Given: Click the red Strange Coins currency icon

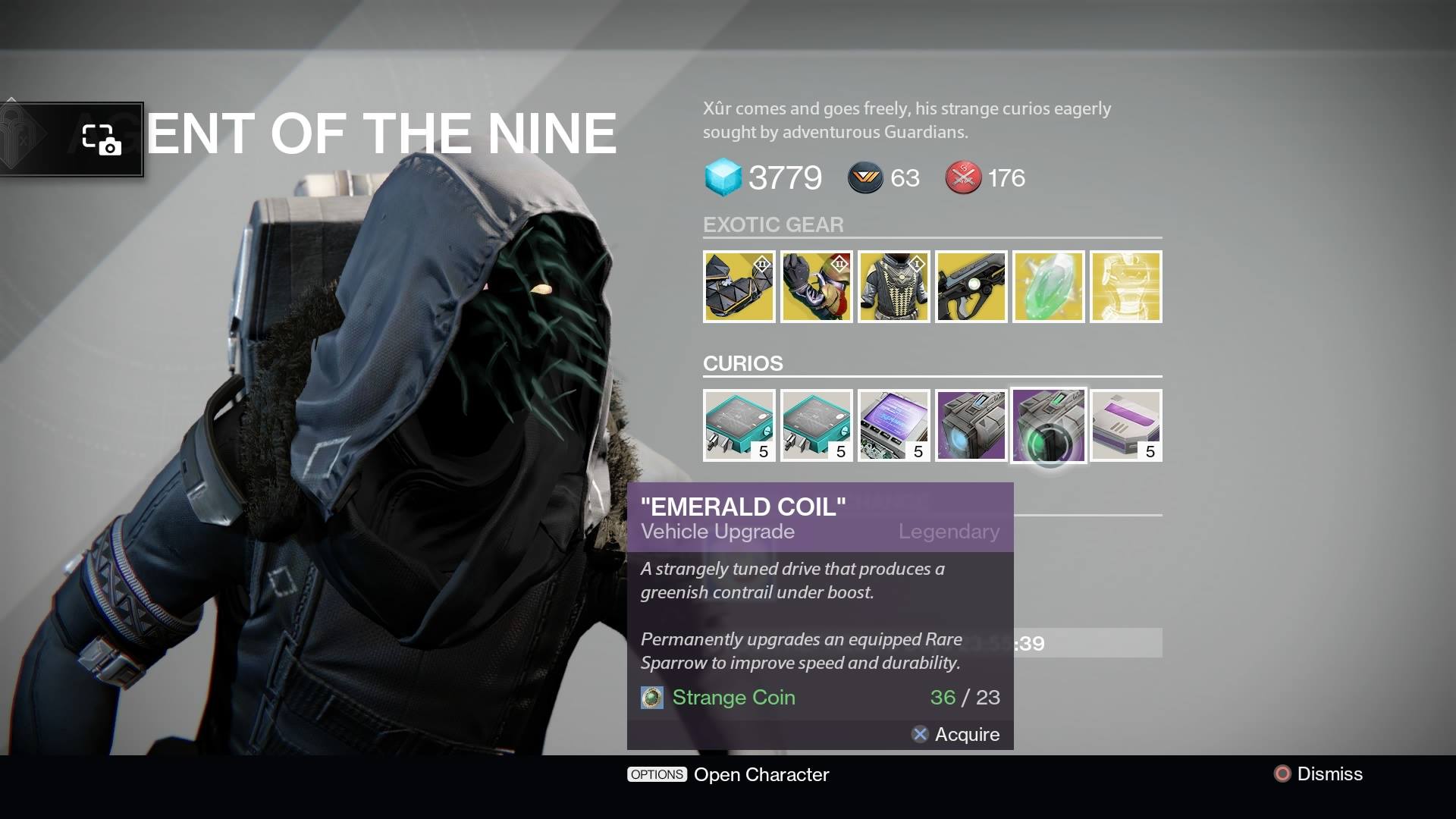Looking at the screenshot, I should coord(962,179).
